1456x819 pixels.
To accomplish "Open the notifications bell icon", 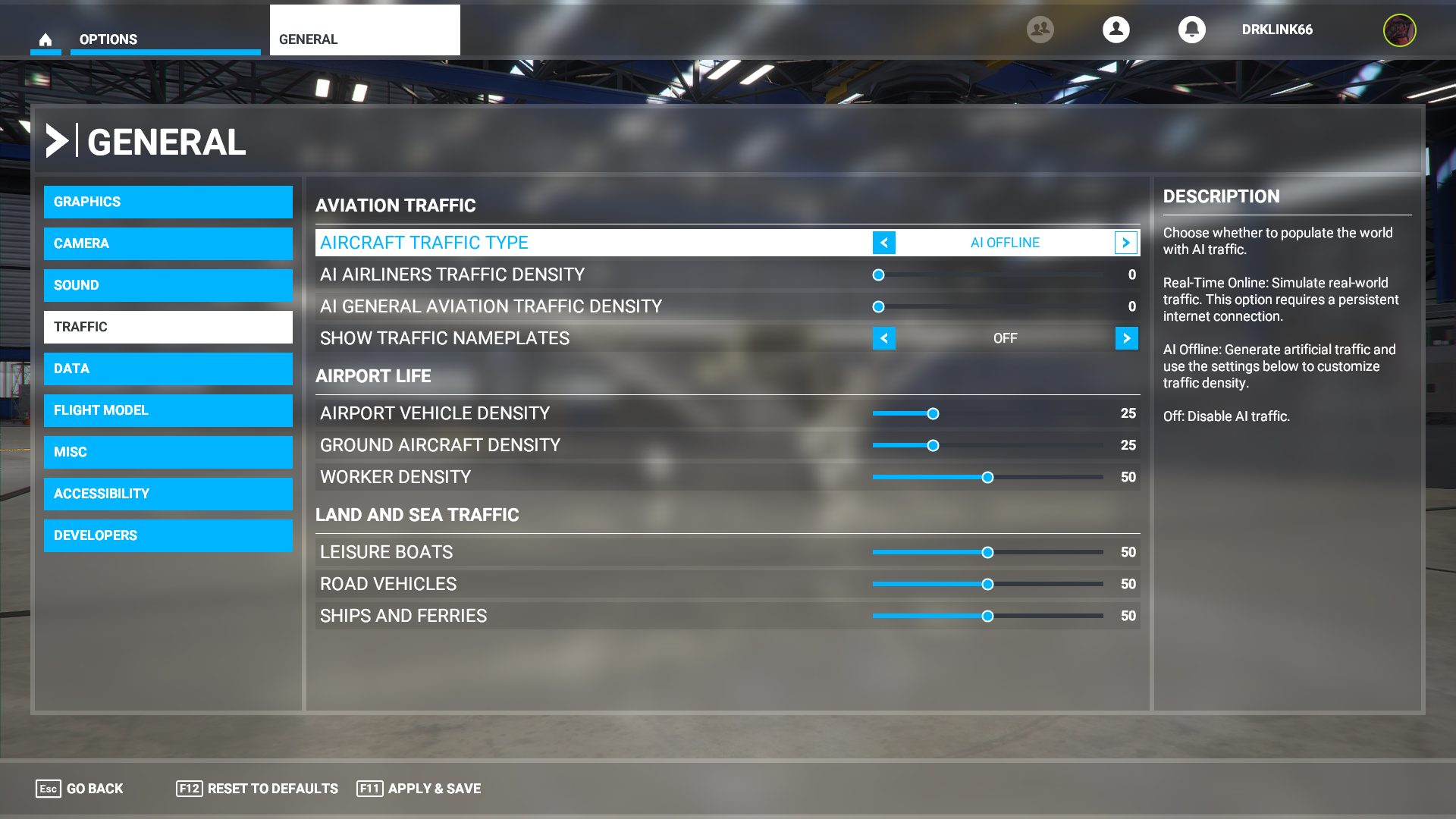I will click(x=1192, y=30).
